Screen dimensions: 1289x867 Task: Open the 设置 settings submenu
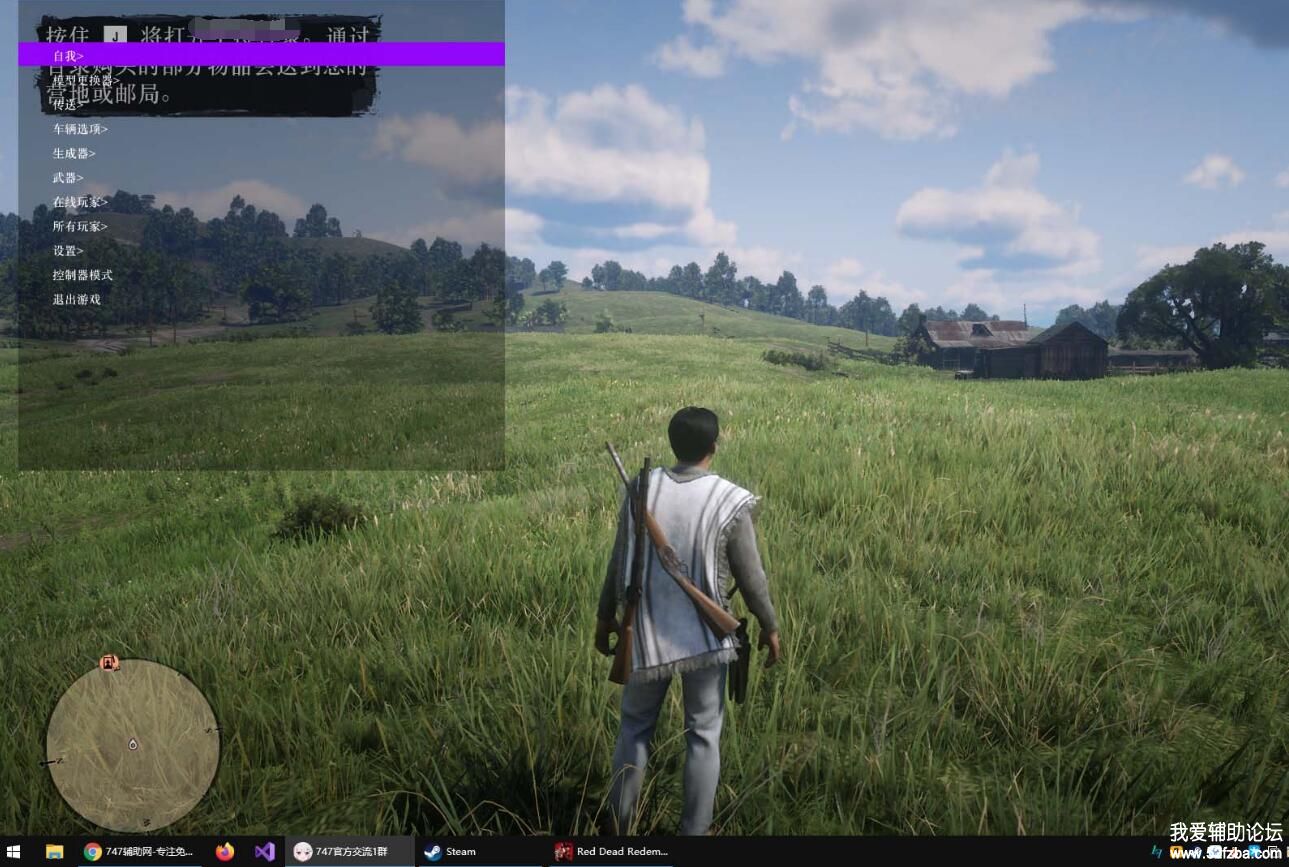[x=68, y=251]
